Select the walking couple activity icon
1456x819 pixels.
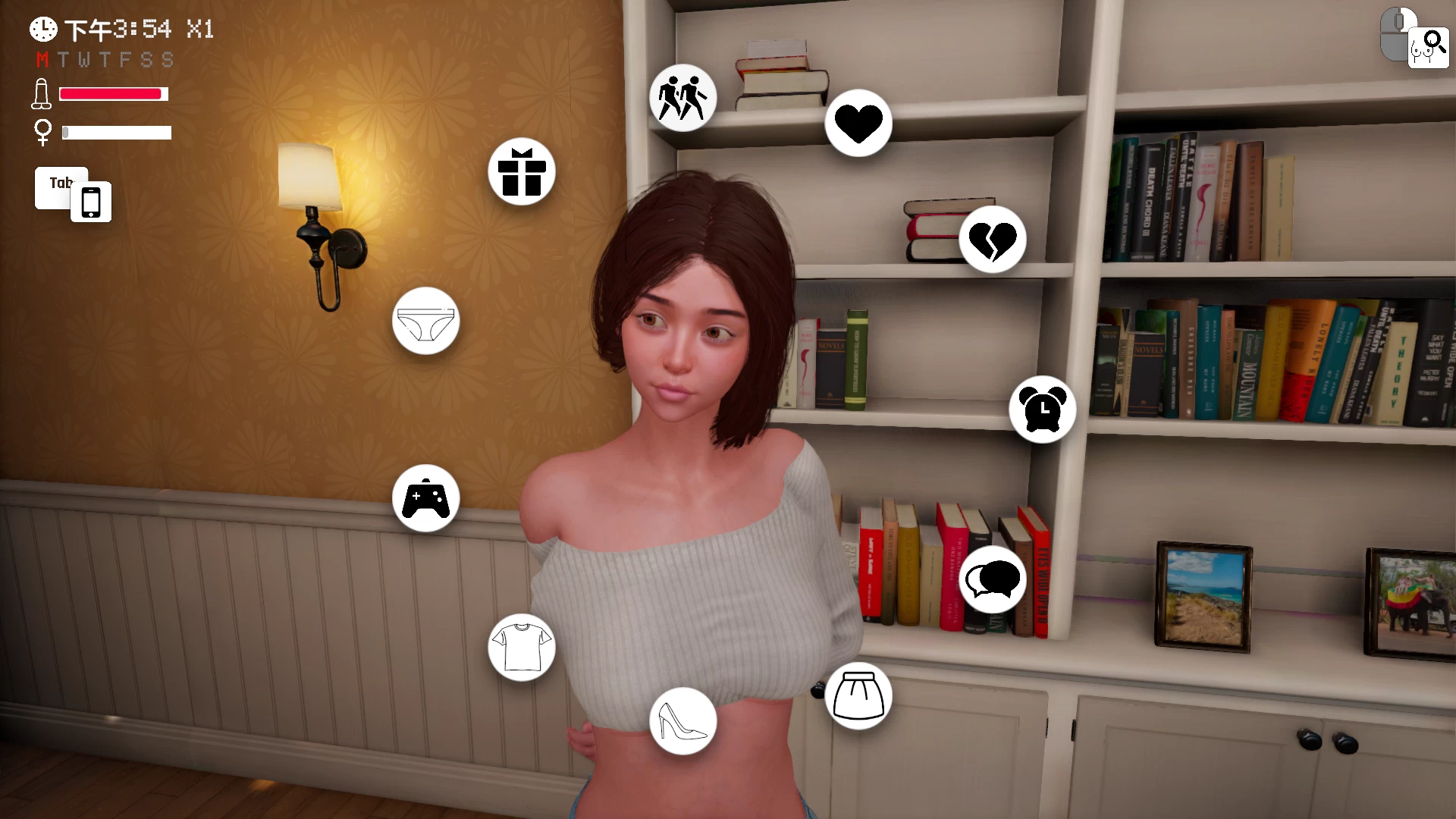coord(682,96)
